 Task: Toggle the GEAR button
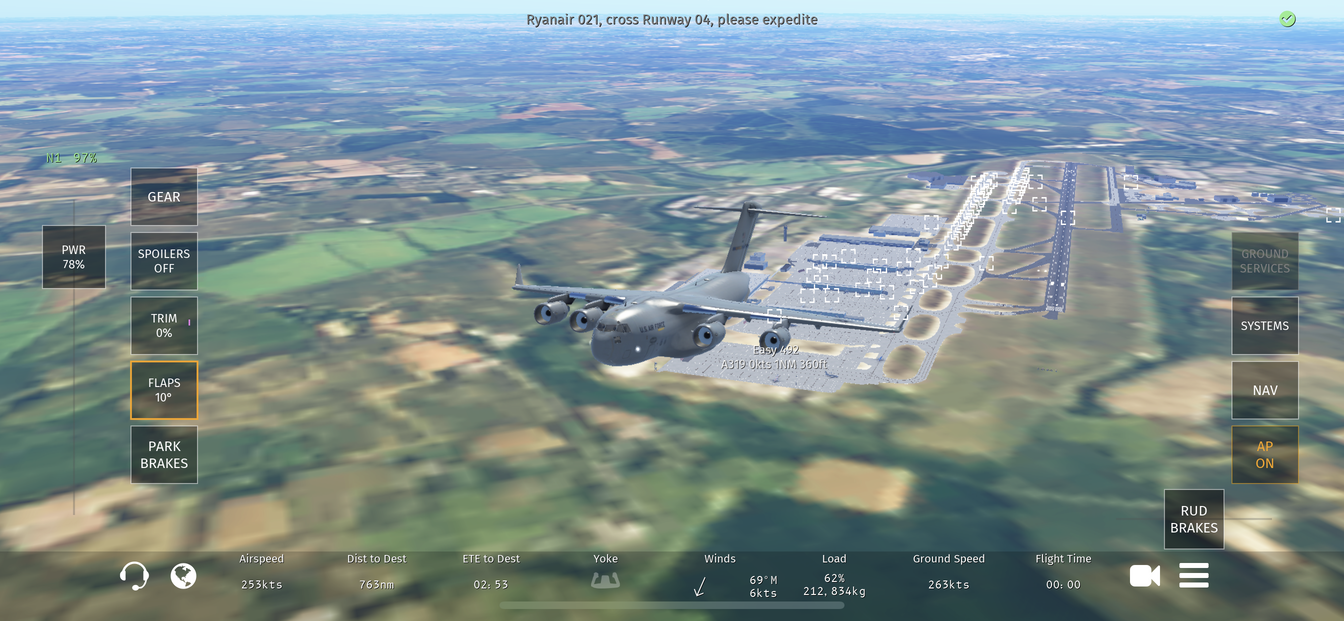pos(164,197)
